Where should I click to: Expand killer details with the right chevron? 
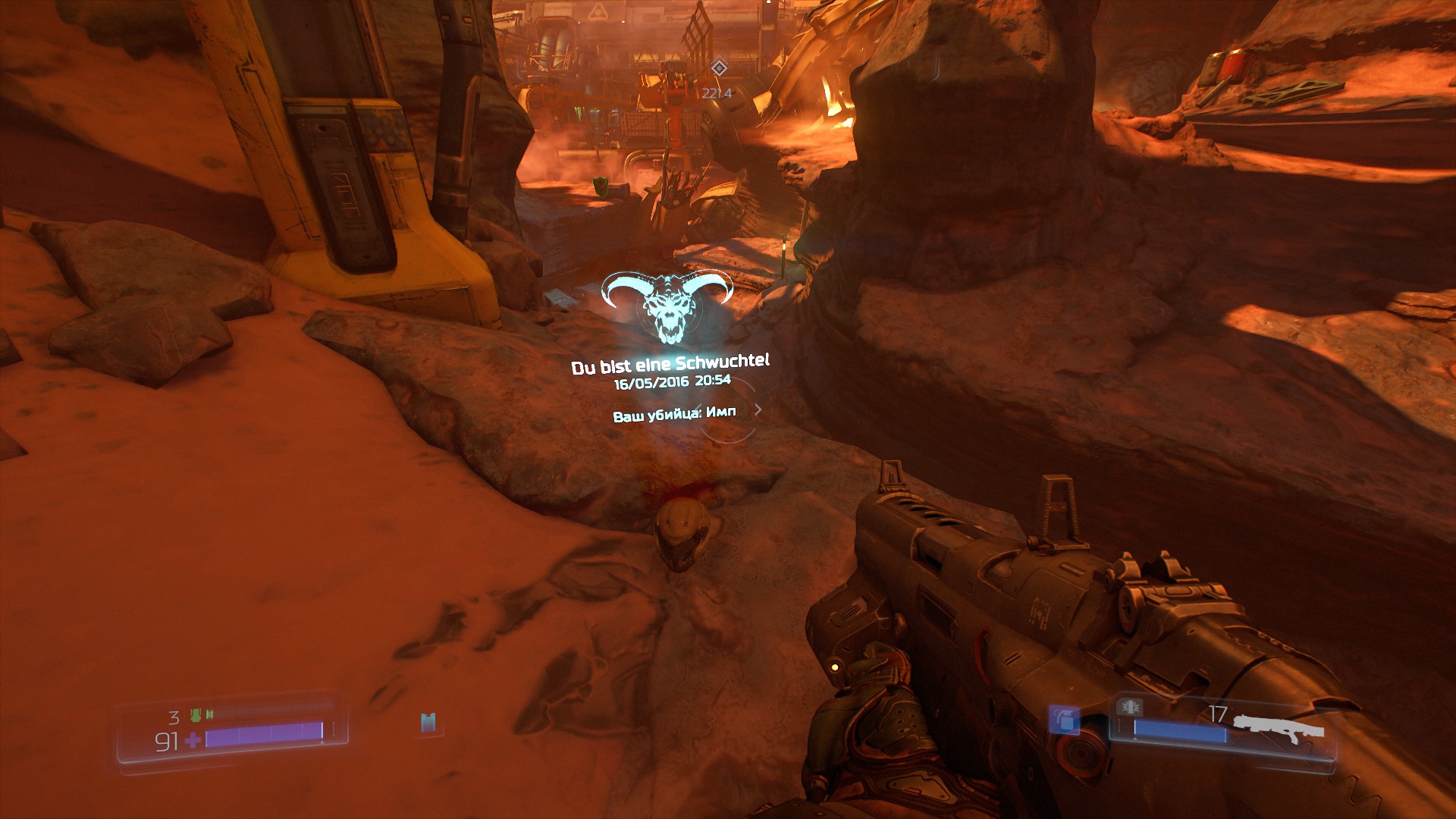click(x=758, y=408)
